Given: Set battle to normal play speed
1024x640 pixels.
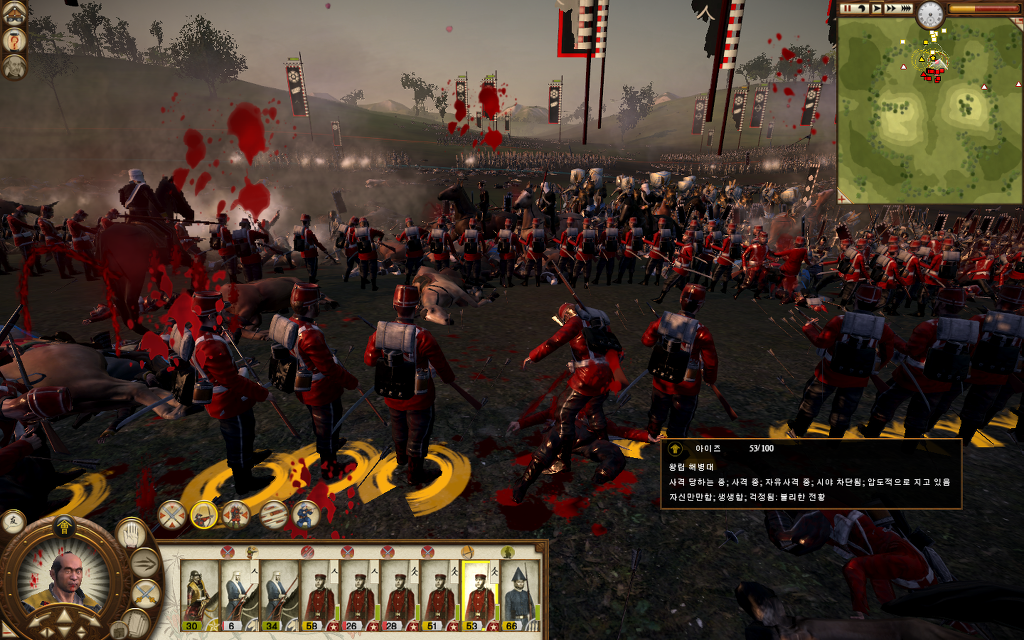Looking at the screenshot, I should pos(876,8).
